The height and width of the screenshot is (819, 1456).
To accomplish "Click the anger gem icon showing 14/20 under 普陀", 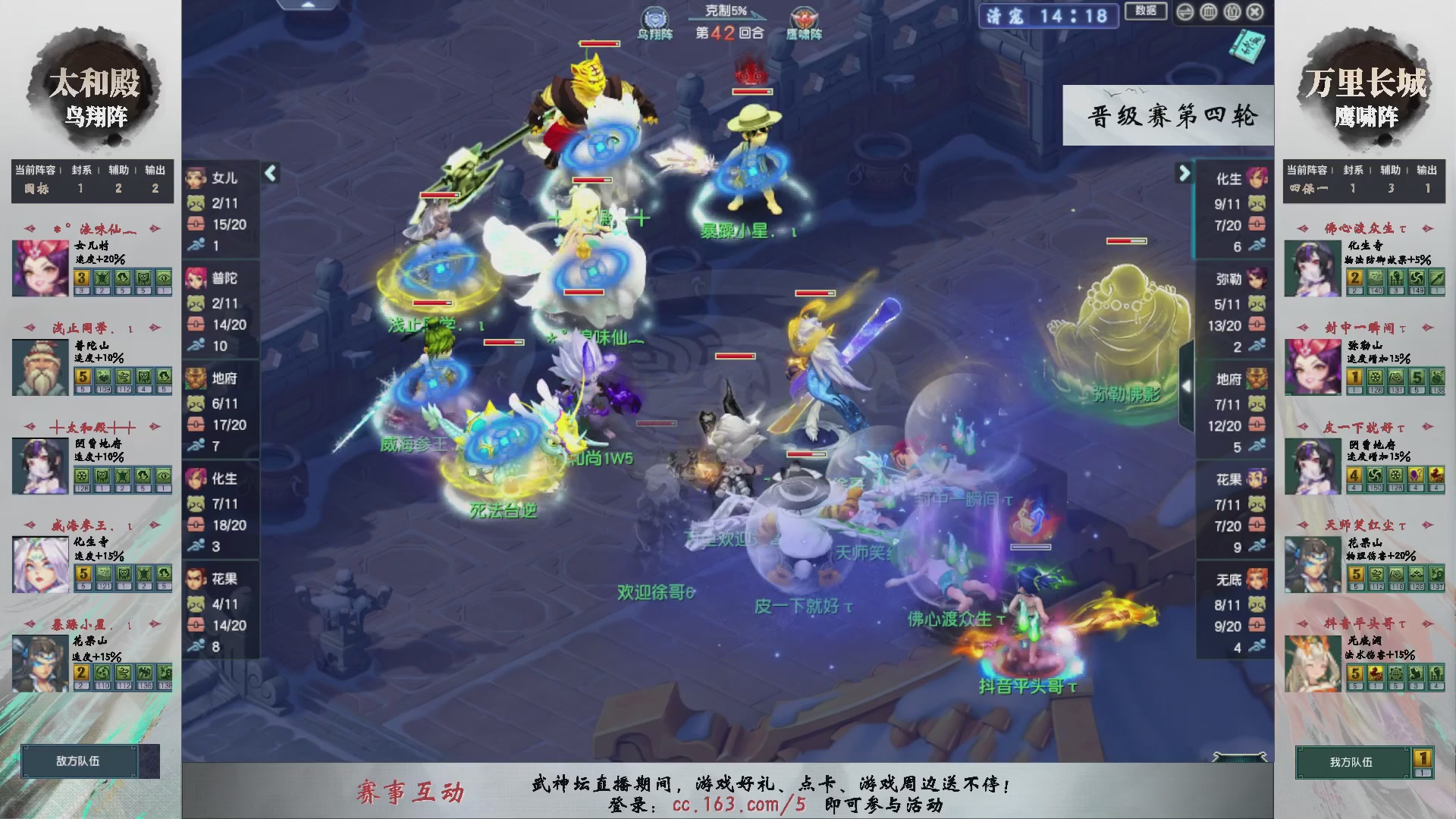I will click(196, 325).
